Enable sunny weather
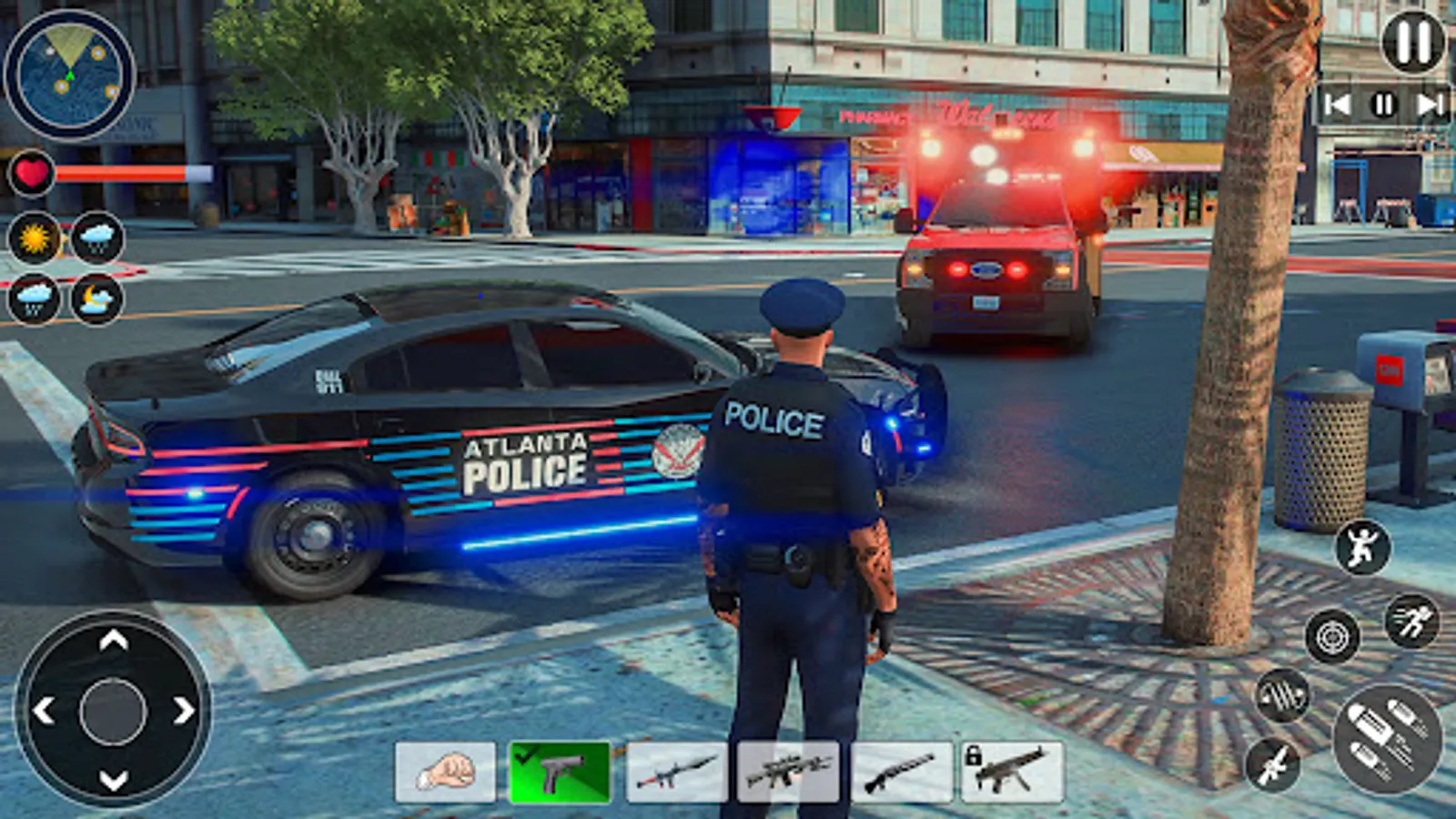The image size is (1456, 819). coord(35,239)
